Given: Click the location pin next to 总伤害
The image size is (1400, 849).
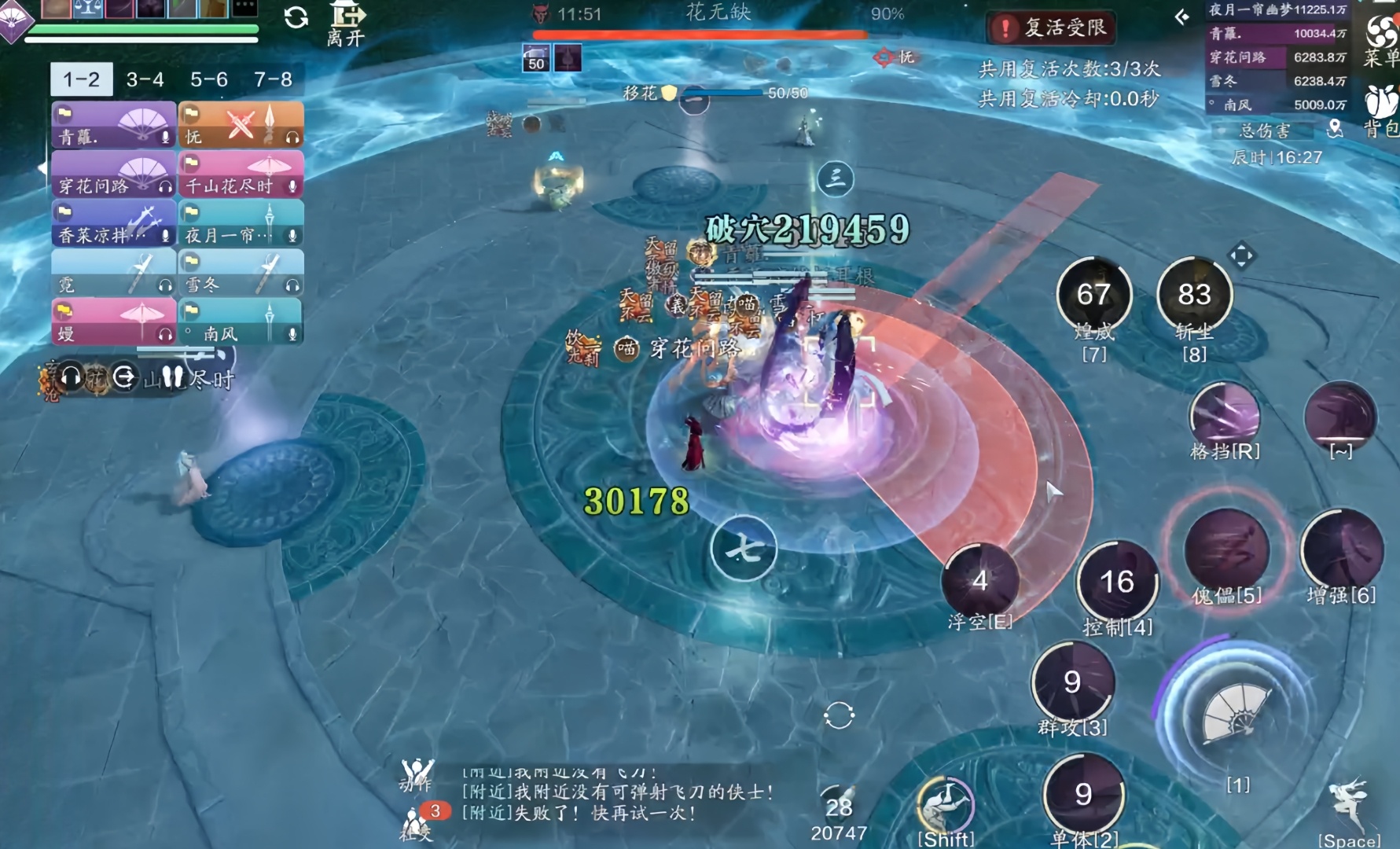Looking at the screenshot, I should [x=1336, y=129].
